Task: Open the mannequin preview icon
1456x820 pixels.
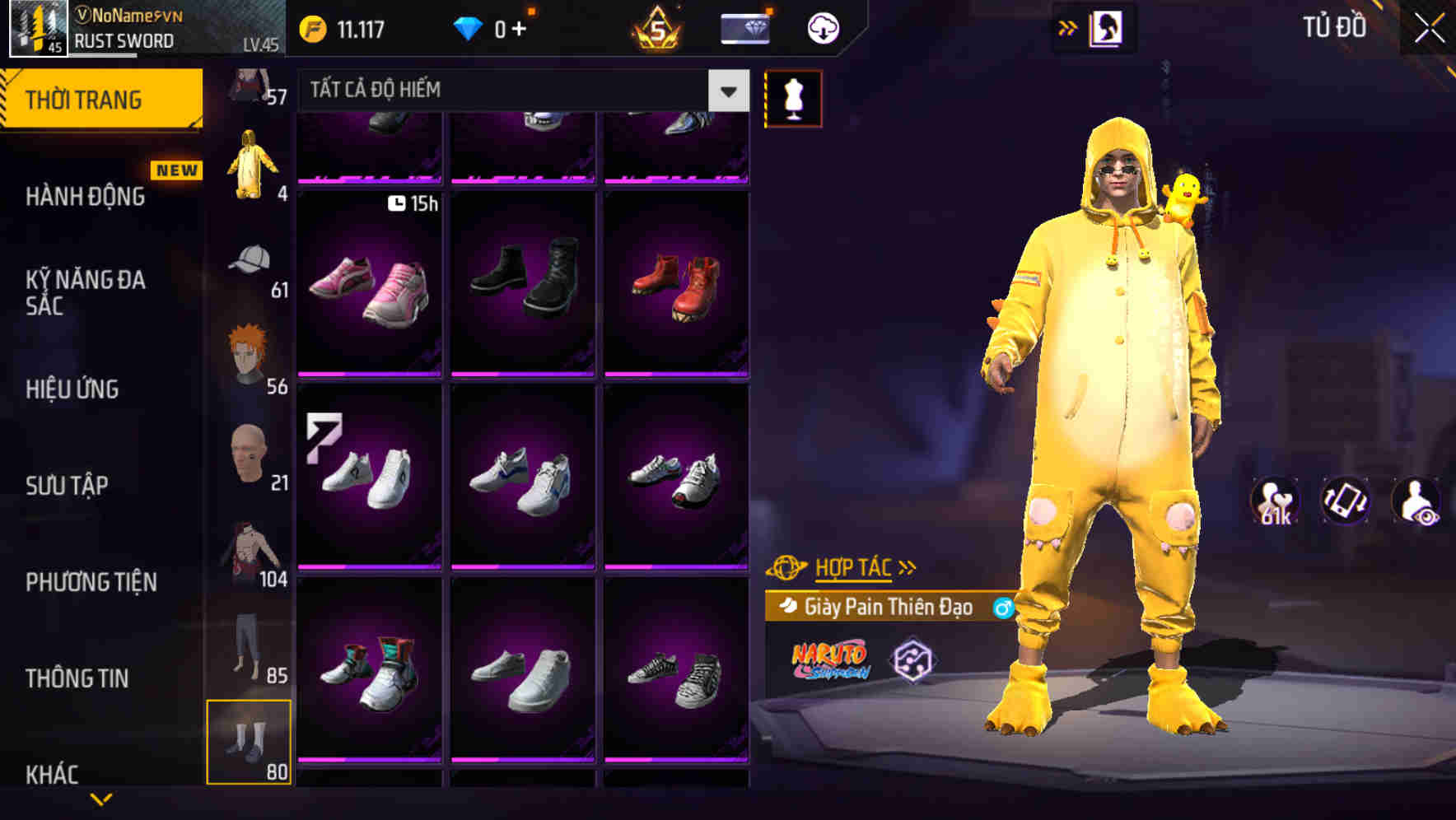Action: pyautogui.click(x=793, y=97)
